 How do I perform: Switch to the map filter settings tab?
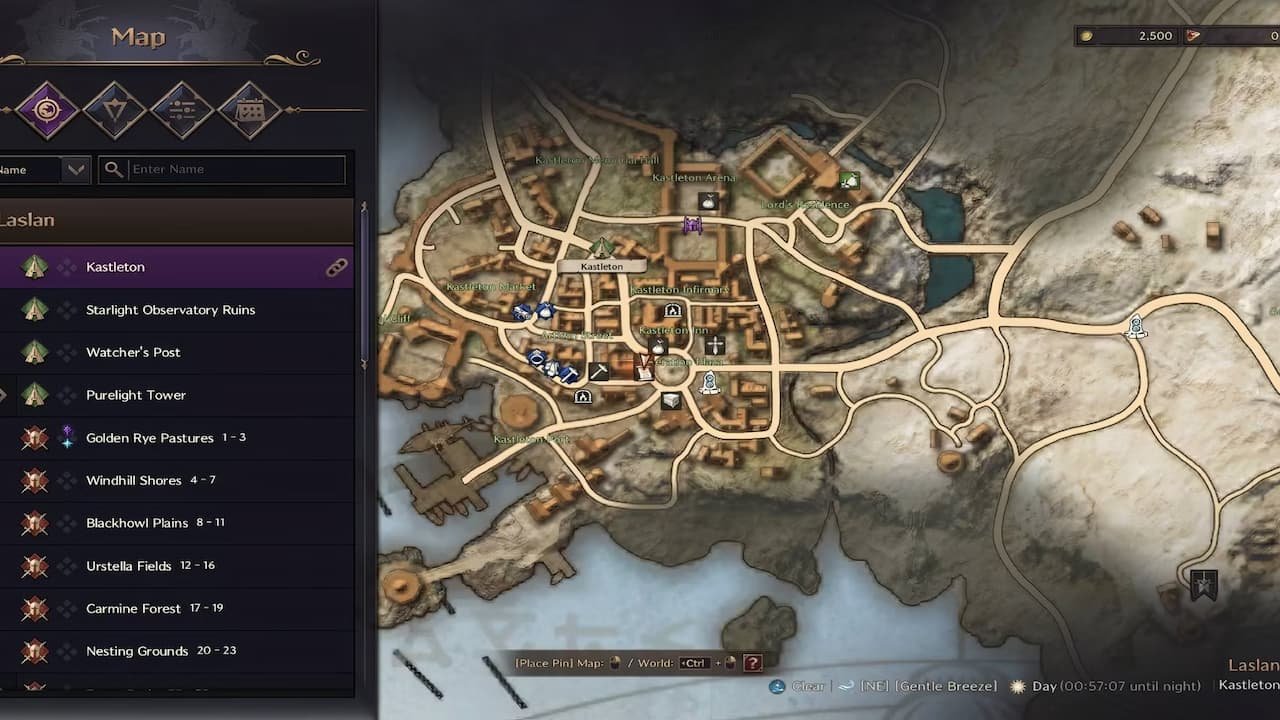point(182,110)
